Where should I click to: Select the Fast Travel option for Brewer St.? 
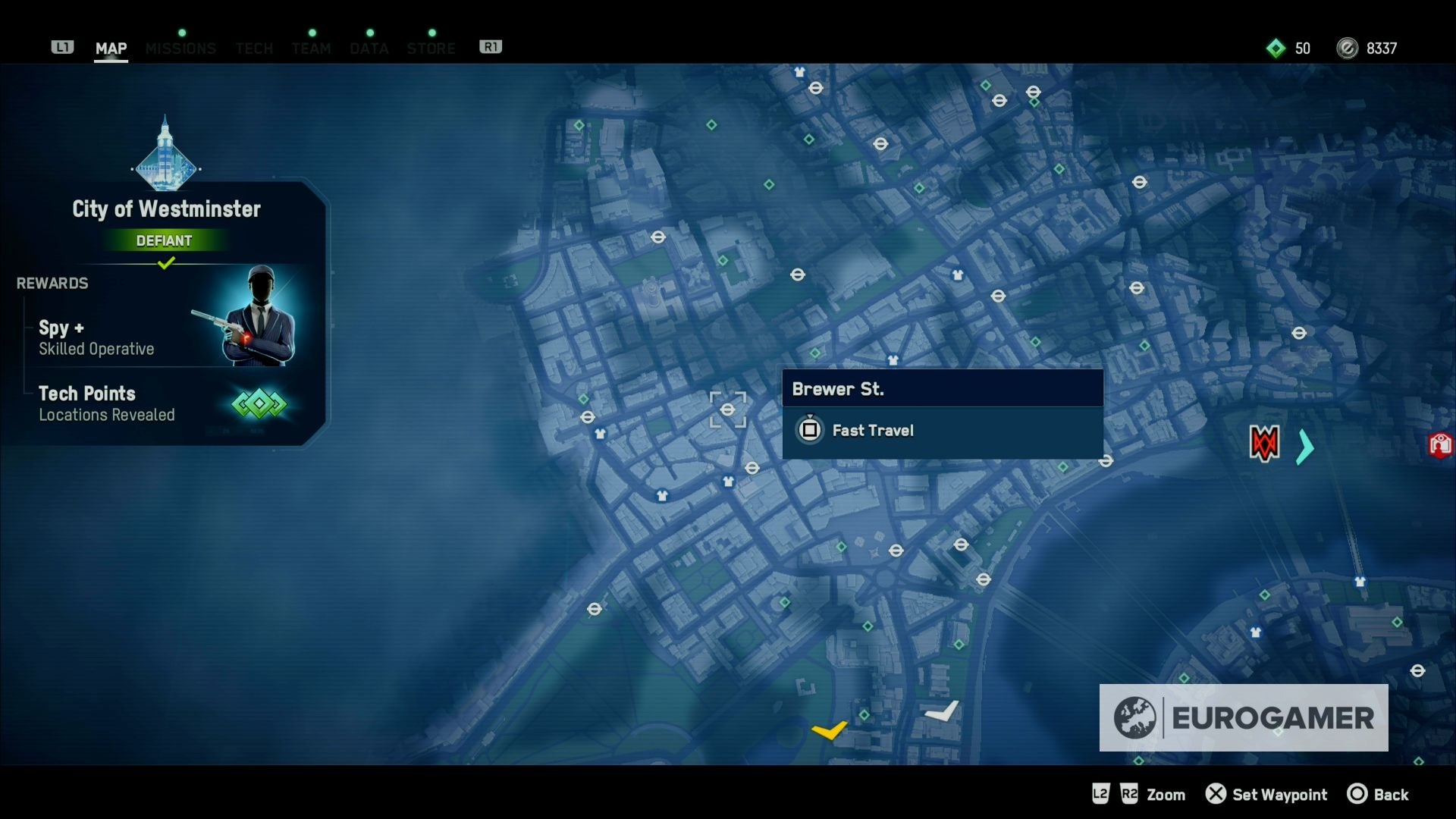(873, 430)
